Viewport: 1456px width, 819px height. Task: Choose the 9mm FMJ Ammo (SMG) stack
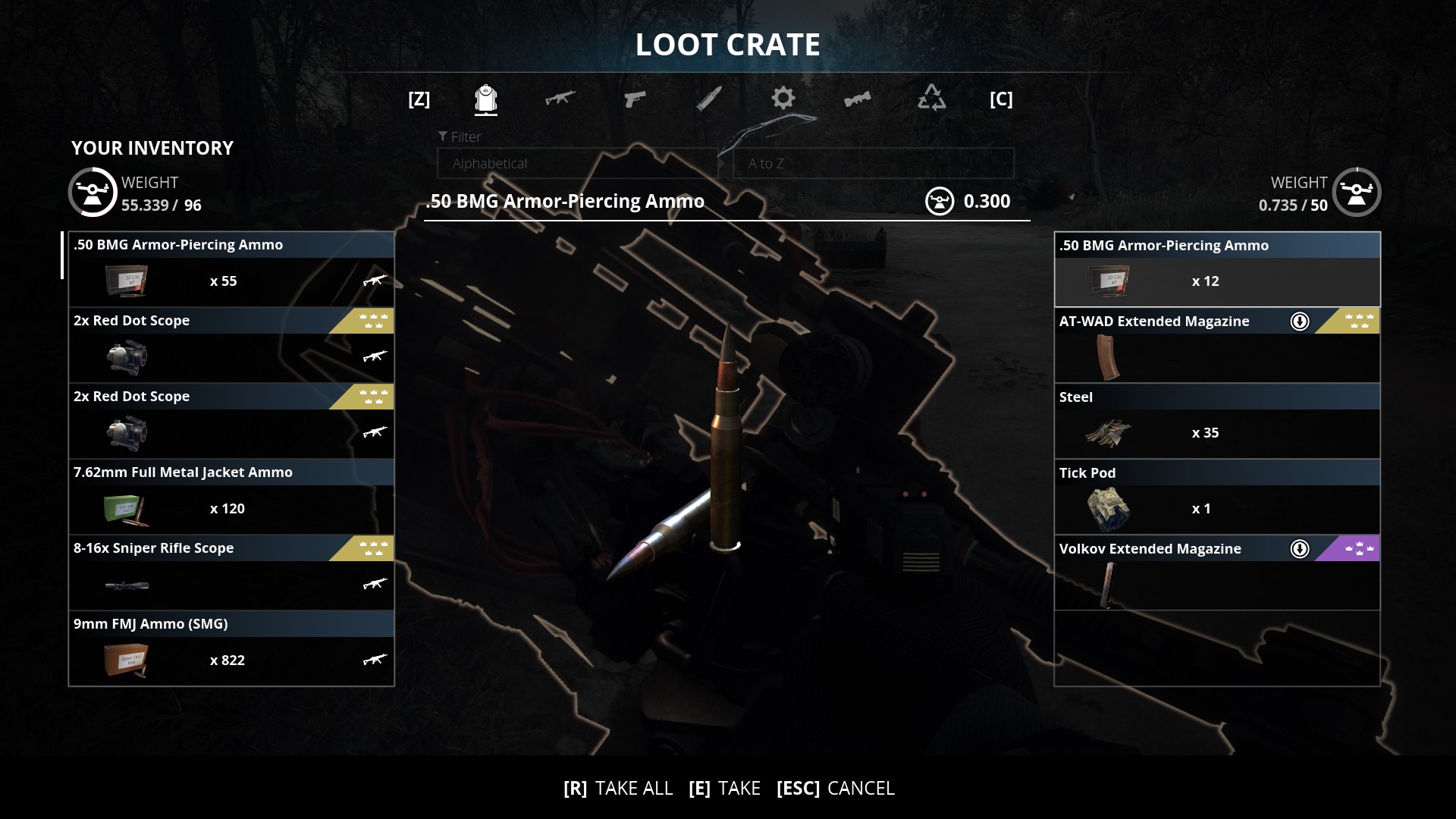click(231, 648)
